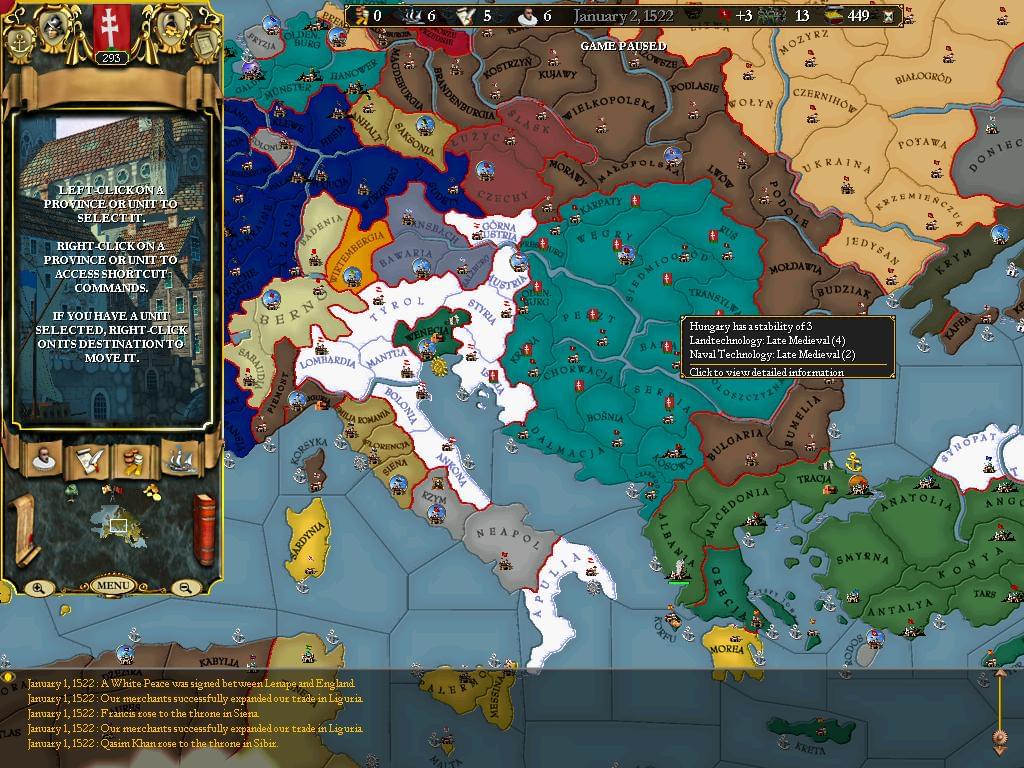Screen dimensions: 1024x768
Task: Open the MENU button below the minimap
Action: pos(112,585)
